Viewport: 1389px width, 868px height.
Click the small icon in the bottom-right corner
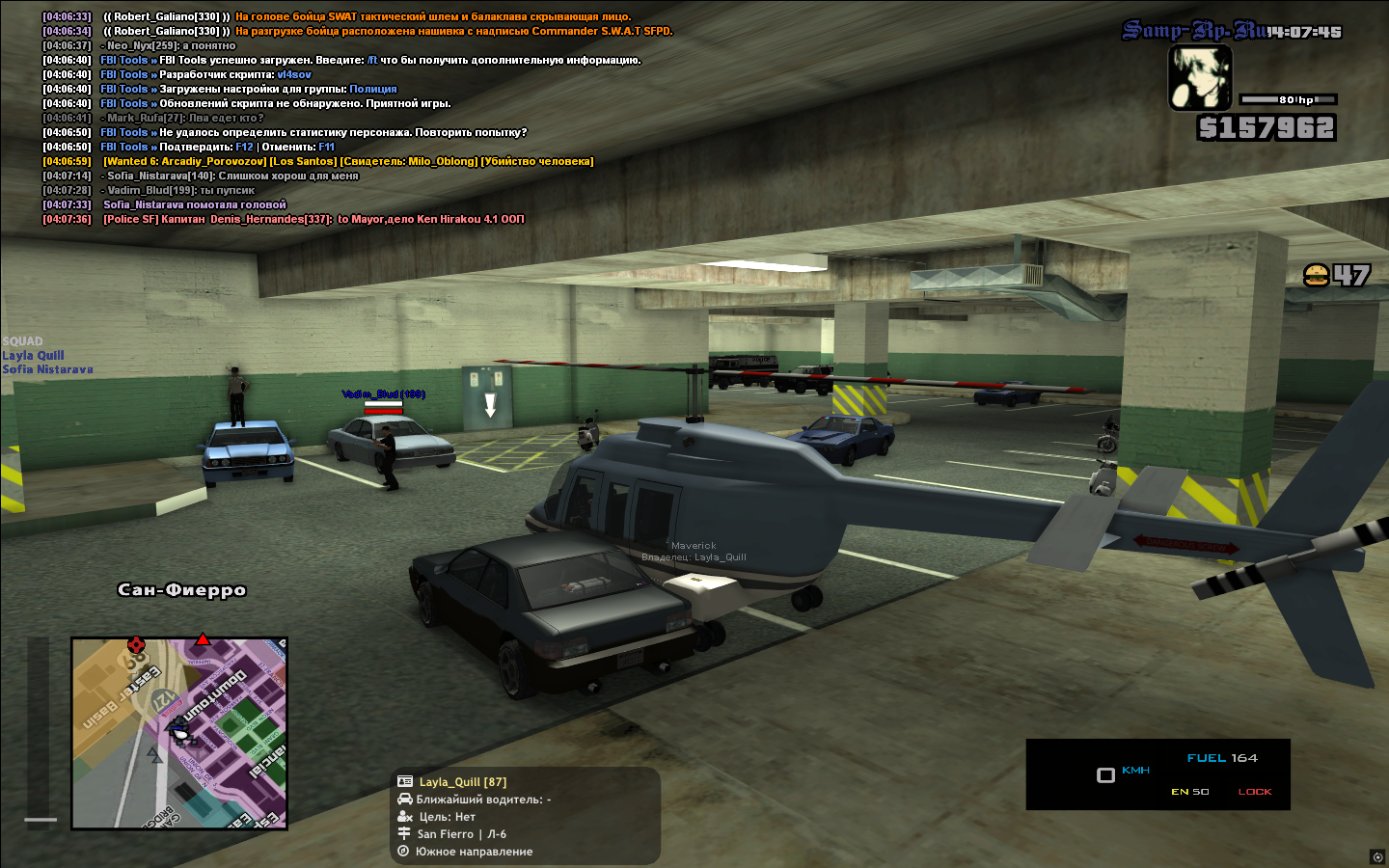pyautogui.click(x=1376, y=856)
